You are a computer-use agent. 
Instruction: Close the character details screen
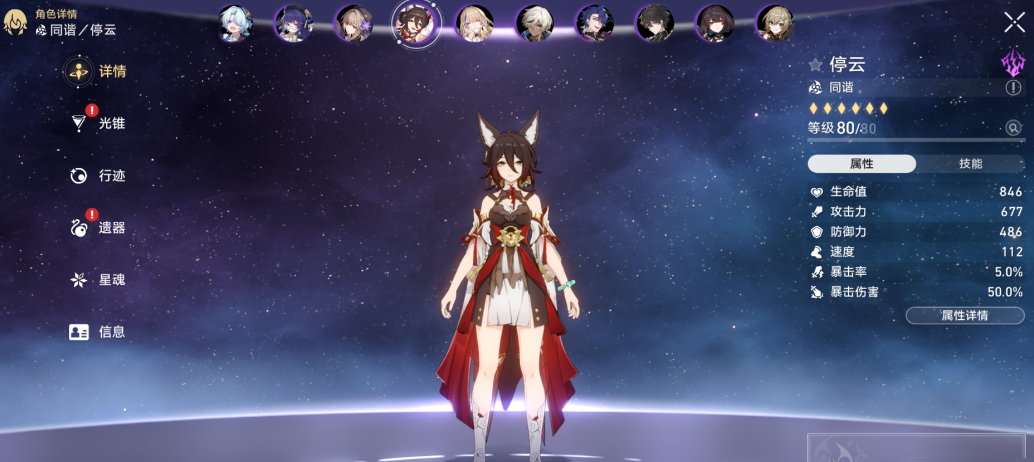click(1013, 23)
